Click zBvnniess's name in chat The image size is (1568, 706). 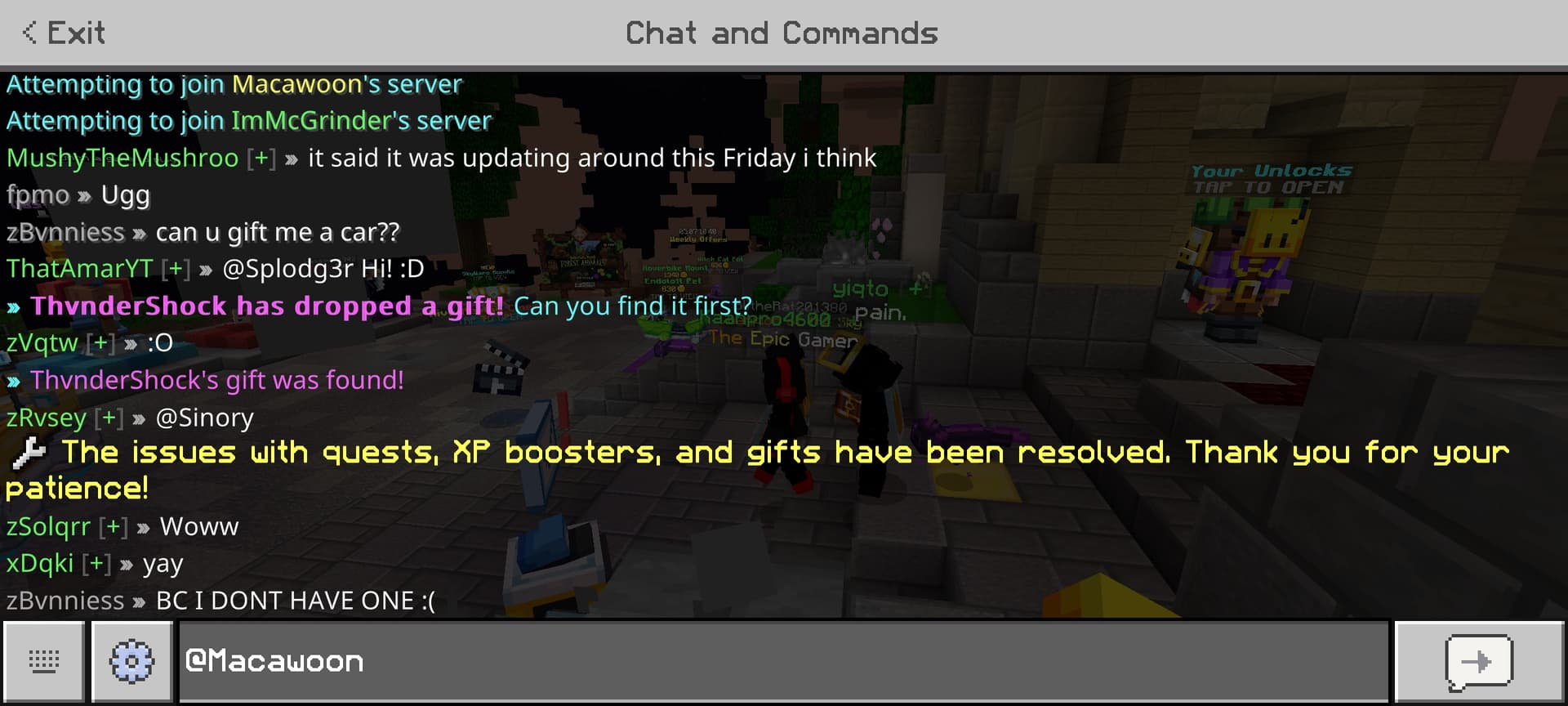[x=67, y=231]
